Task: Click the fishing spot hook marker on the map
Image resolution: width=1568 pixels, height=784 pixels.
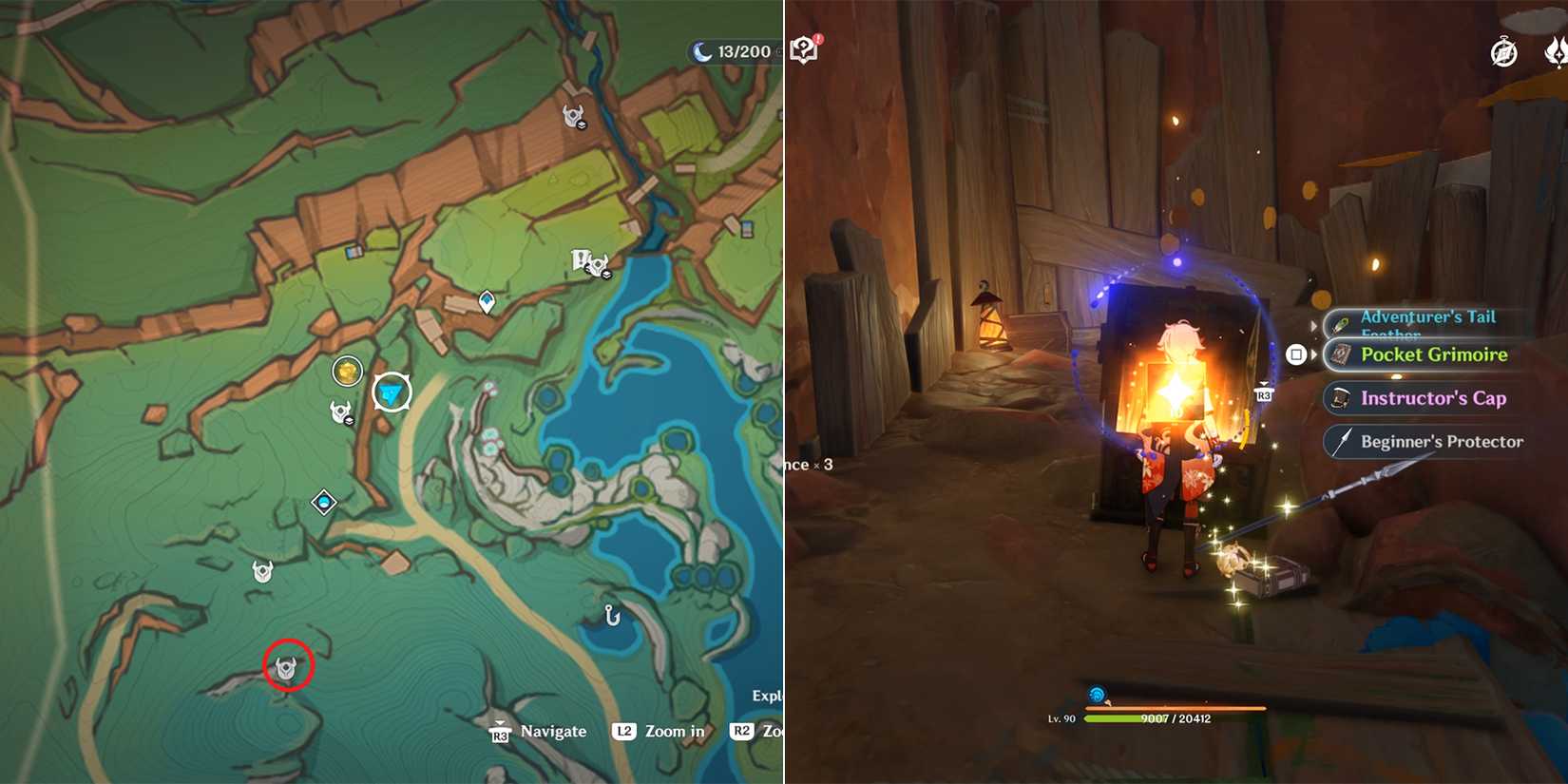Action: tap(613, 618)
